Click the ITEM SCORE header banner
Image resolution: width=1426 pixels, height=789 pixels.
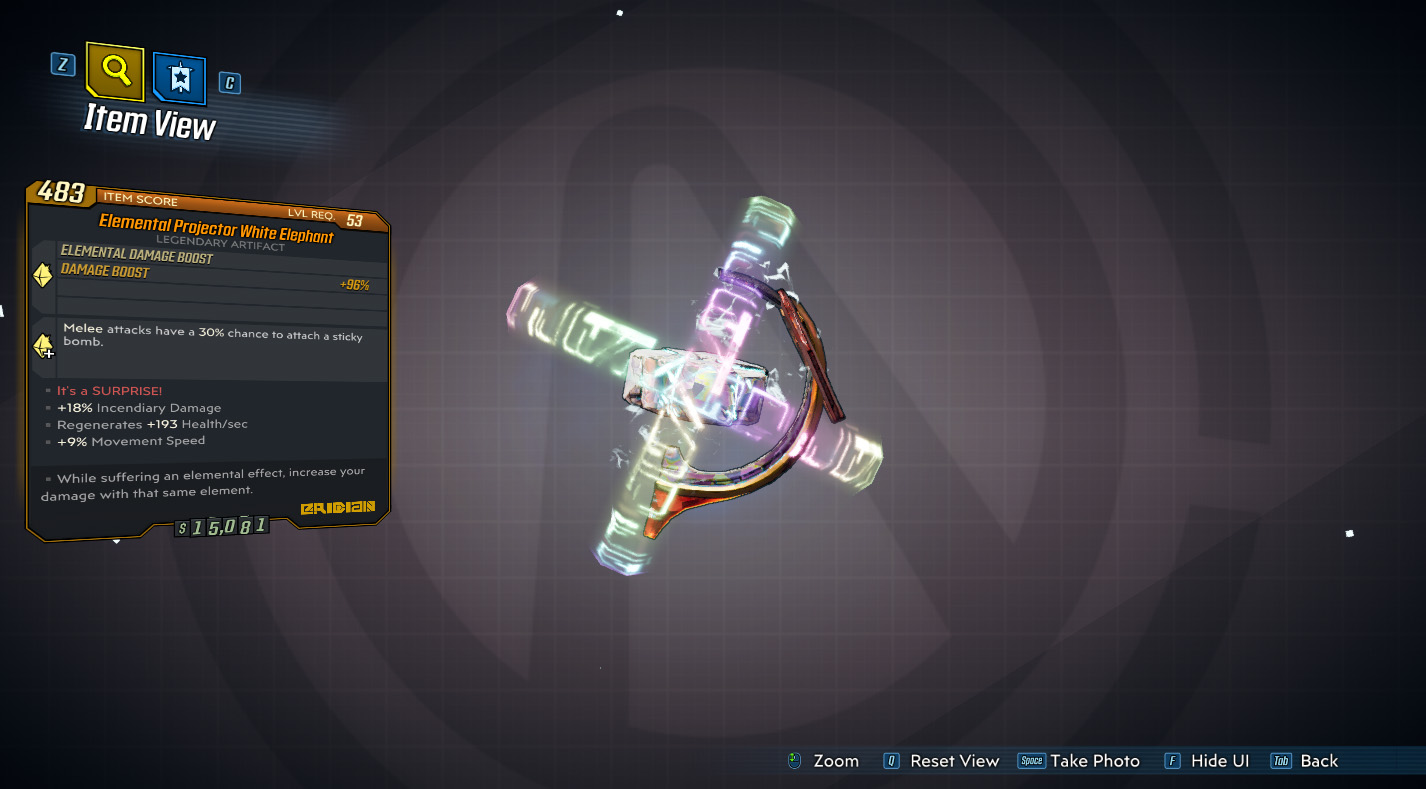coord(140,200)
